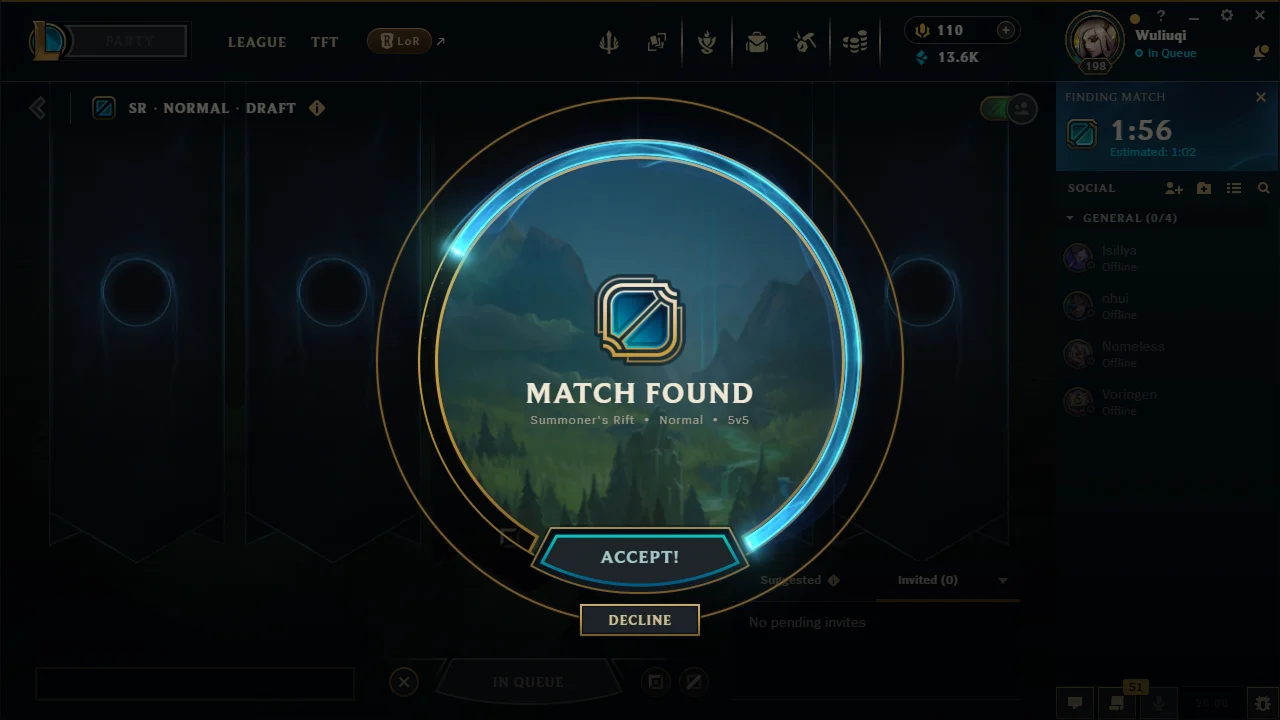Switch to the TFT tab

point(324,43)
